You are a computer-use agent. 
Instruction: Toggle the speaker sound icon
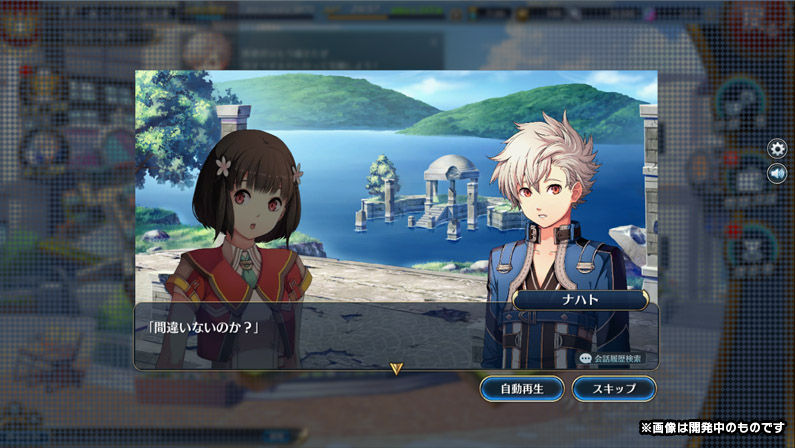click(x=777, y=174)
